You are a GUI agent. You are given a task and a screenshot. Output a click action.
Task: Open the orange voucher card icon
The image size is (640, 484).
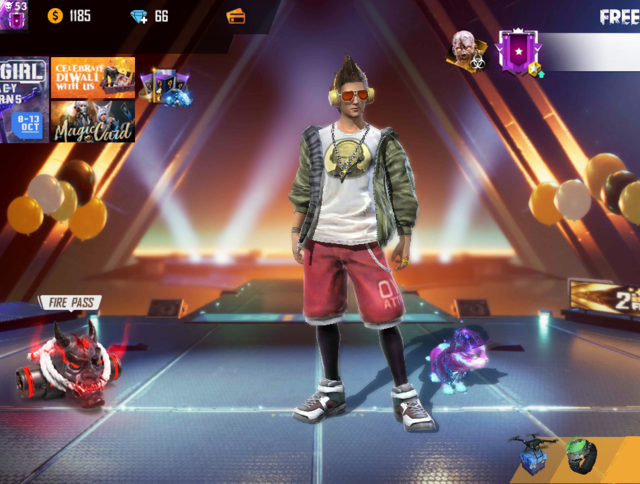pyautogui.click(x=236, y=16)
